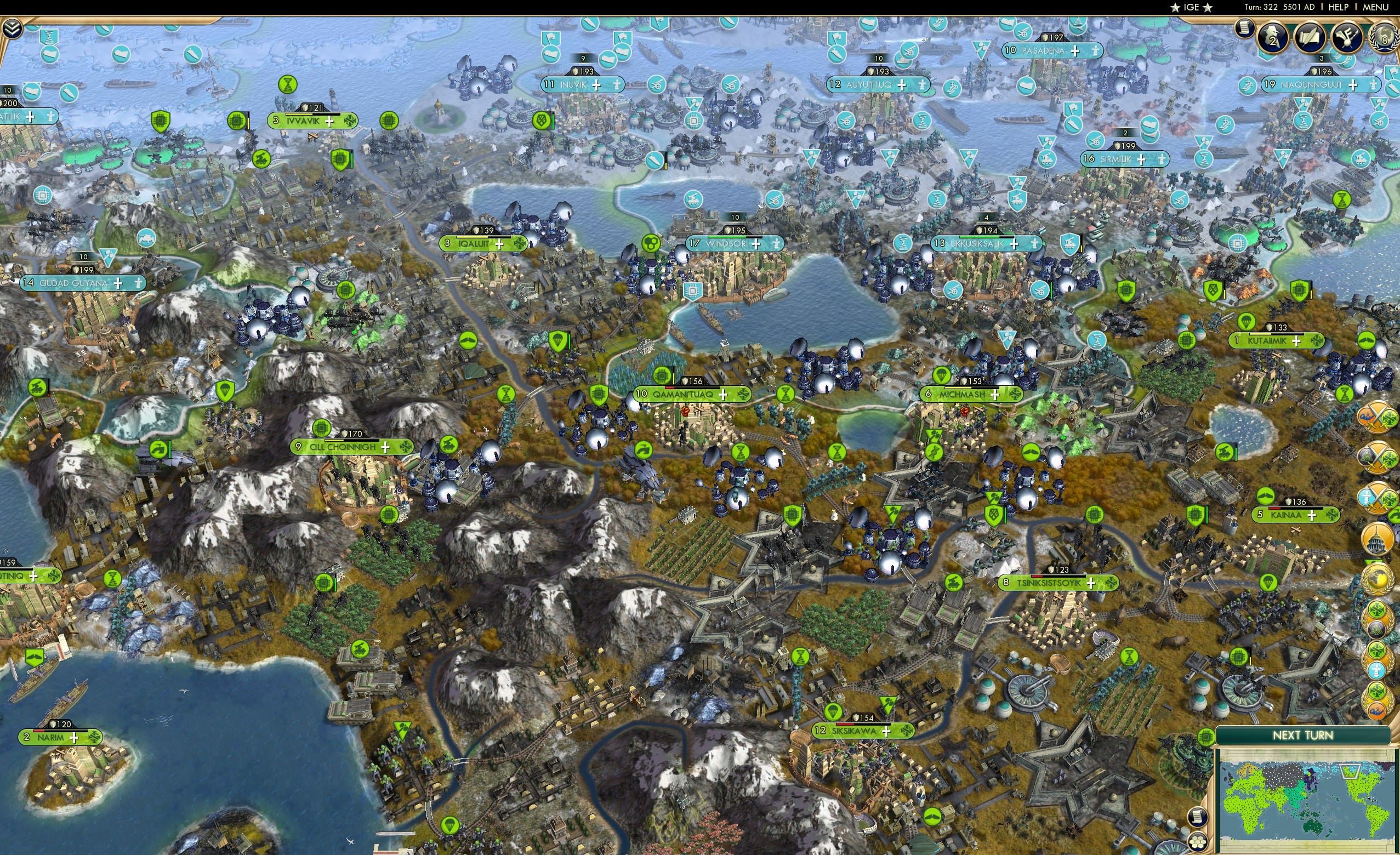Image resolution: width=1400 pixels, height=855 pixels.
Task: Expand the Windsor city banner with plus button
Action: pyautogui.click(x=756, y=244)
